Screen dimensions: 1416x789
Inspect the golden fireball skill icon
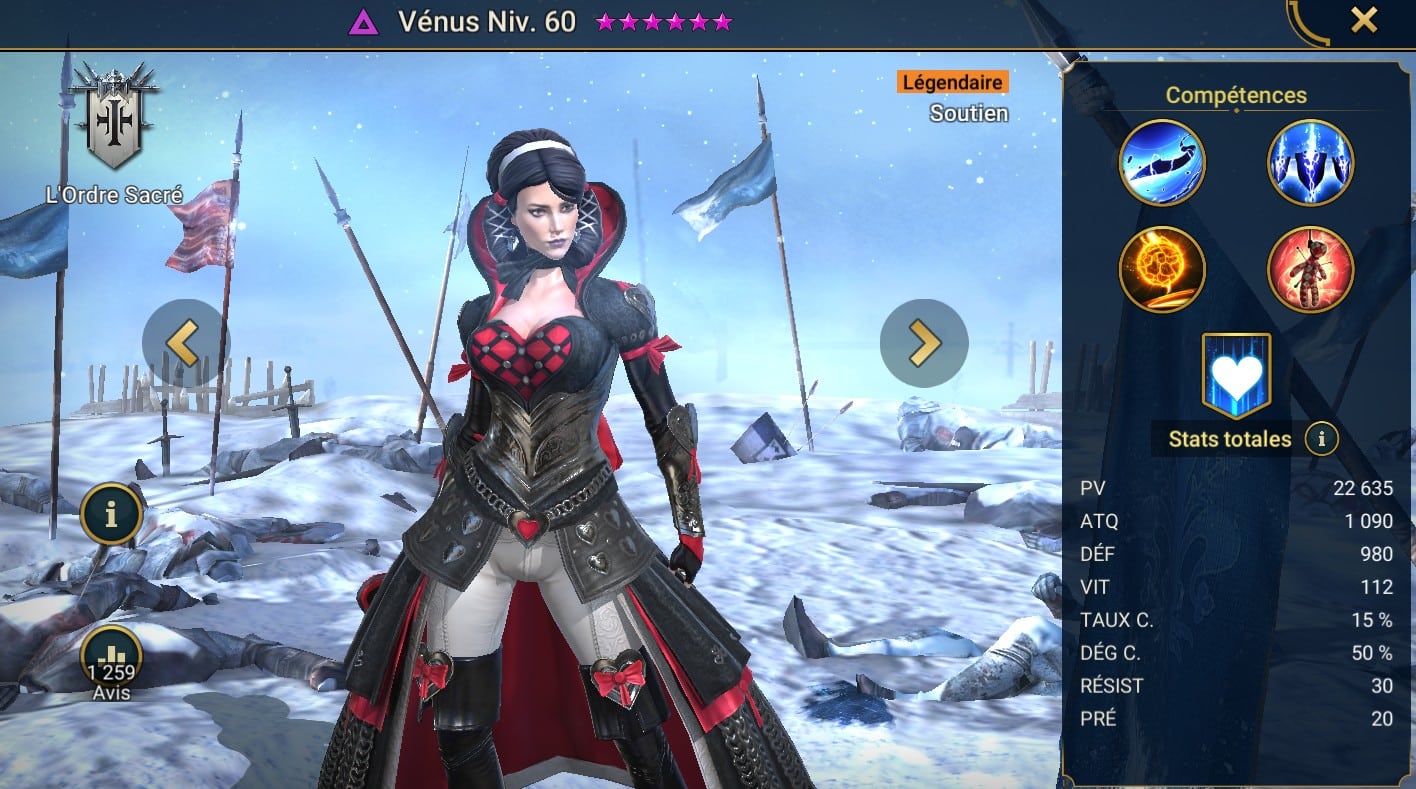click(x=1162, y=270)
